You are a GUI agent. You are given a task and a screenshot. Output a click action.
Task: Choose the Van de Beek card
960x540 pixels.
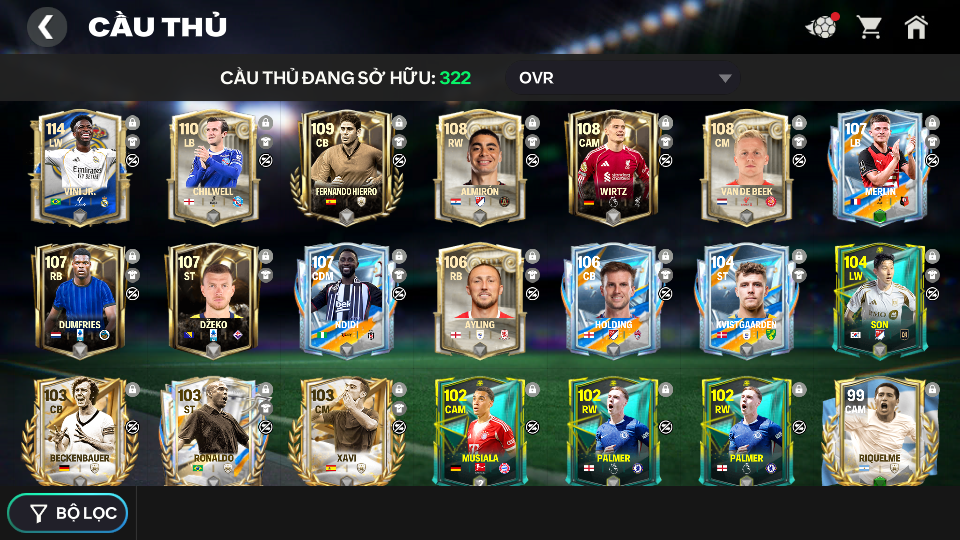[747, 166]
